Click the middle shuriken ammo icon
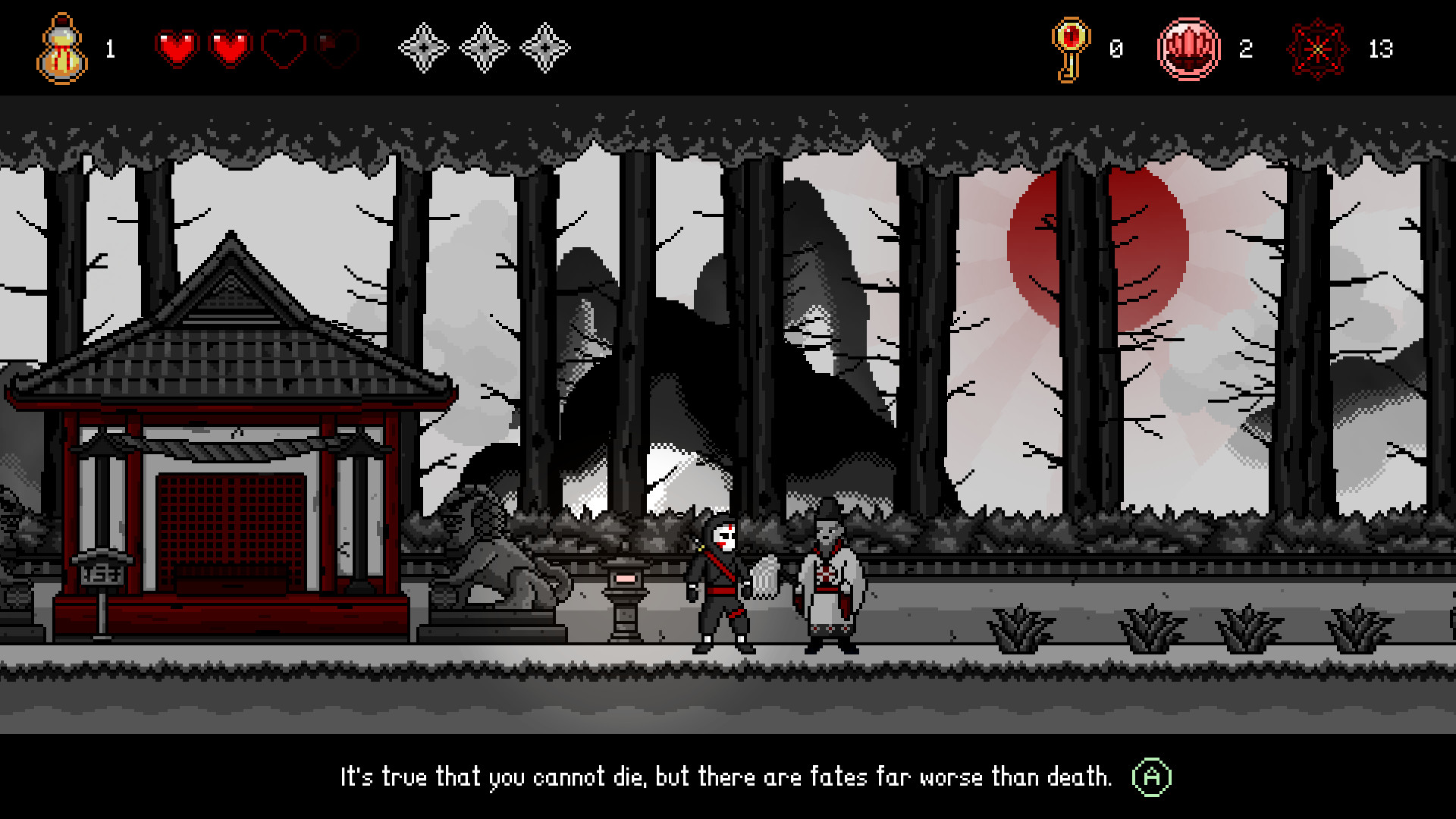Screen dimensions: 1456x819 click(x=482, y=50)
